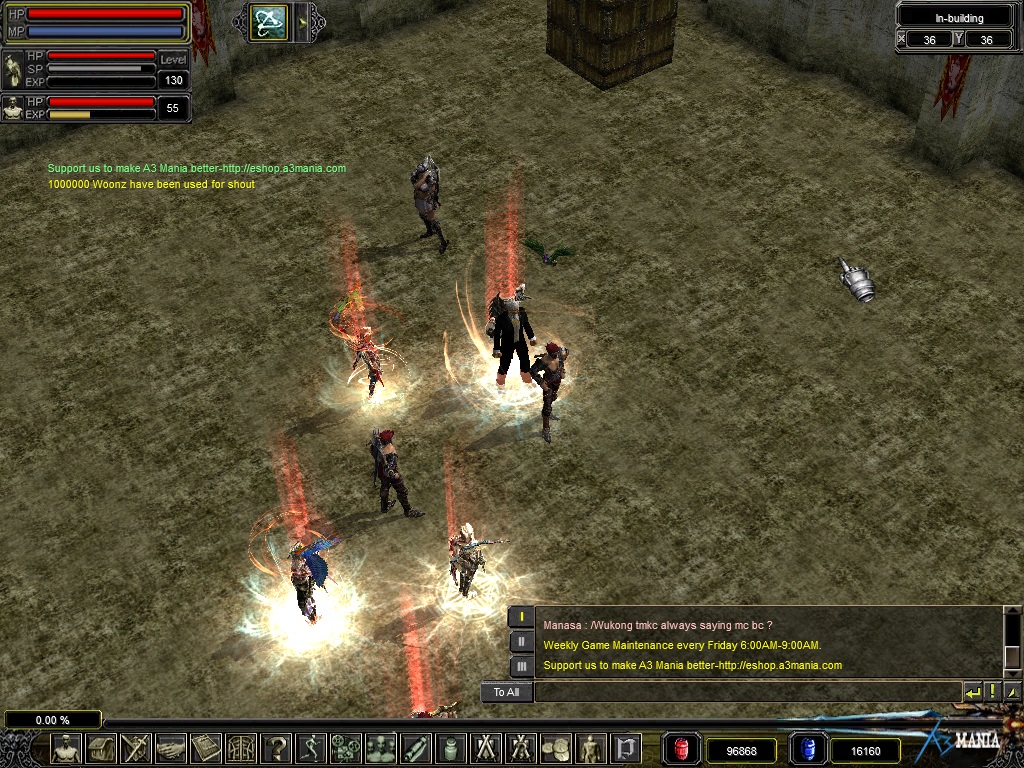Switch to chat tab I
Viewport: 1024px width, 768px height.
[521, 618]
